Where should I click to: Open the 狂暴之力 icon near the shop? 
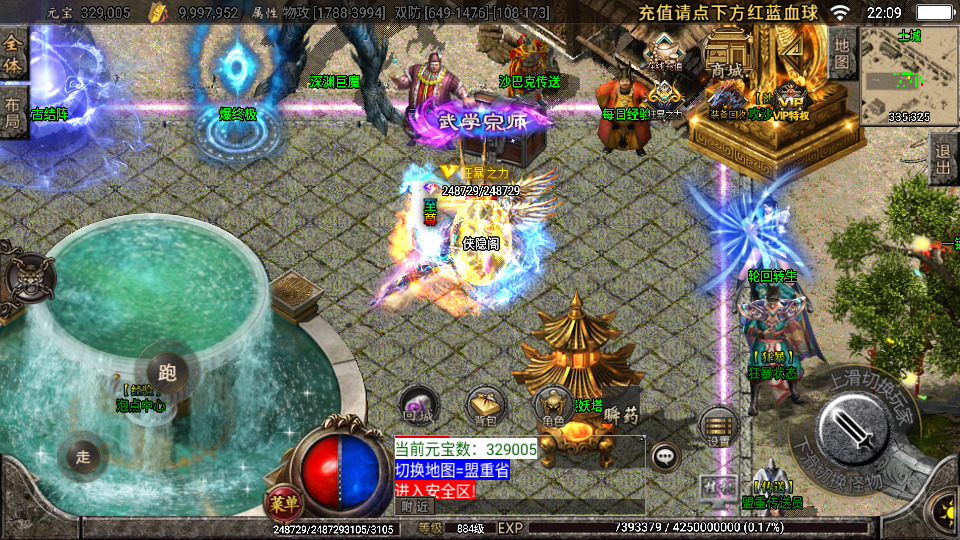tap(663, 101)
